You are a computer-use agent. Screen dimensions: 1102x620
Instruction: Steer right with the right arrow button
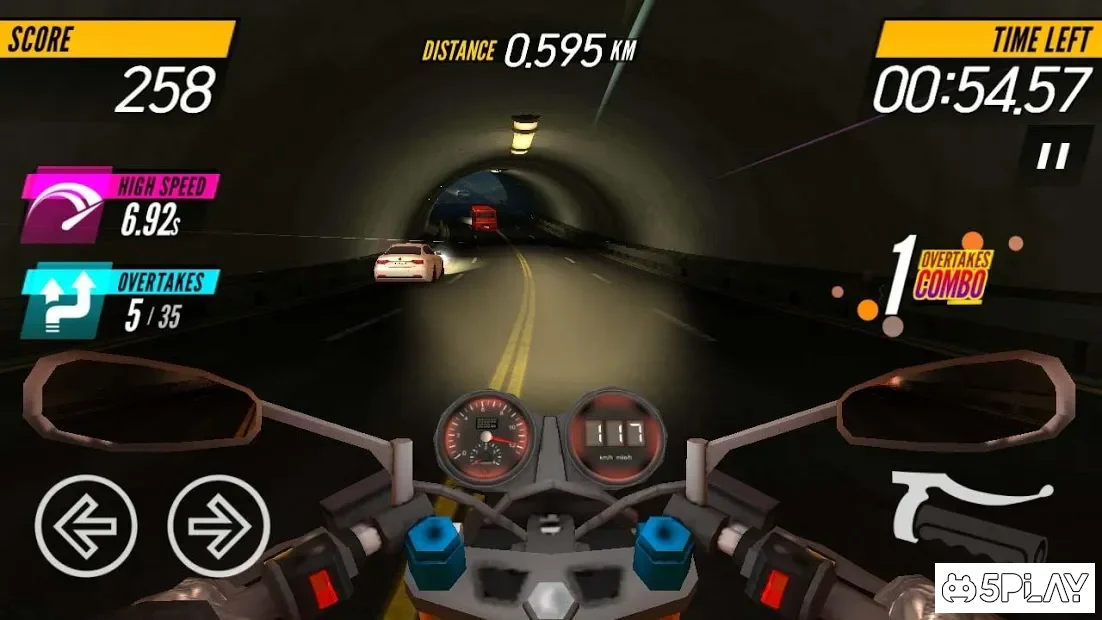pos(219,526)
